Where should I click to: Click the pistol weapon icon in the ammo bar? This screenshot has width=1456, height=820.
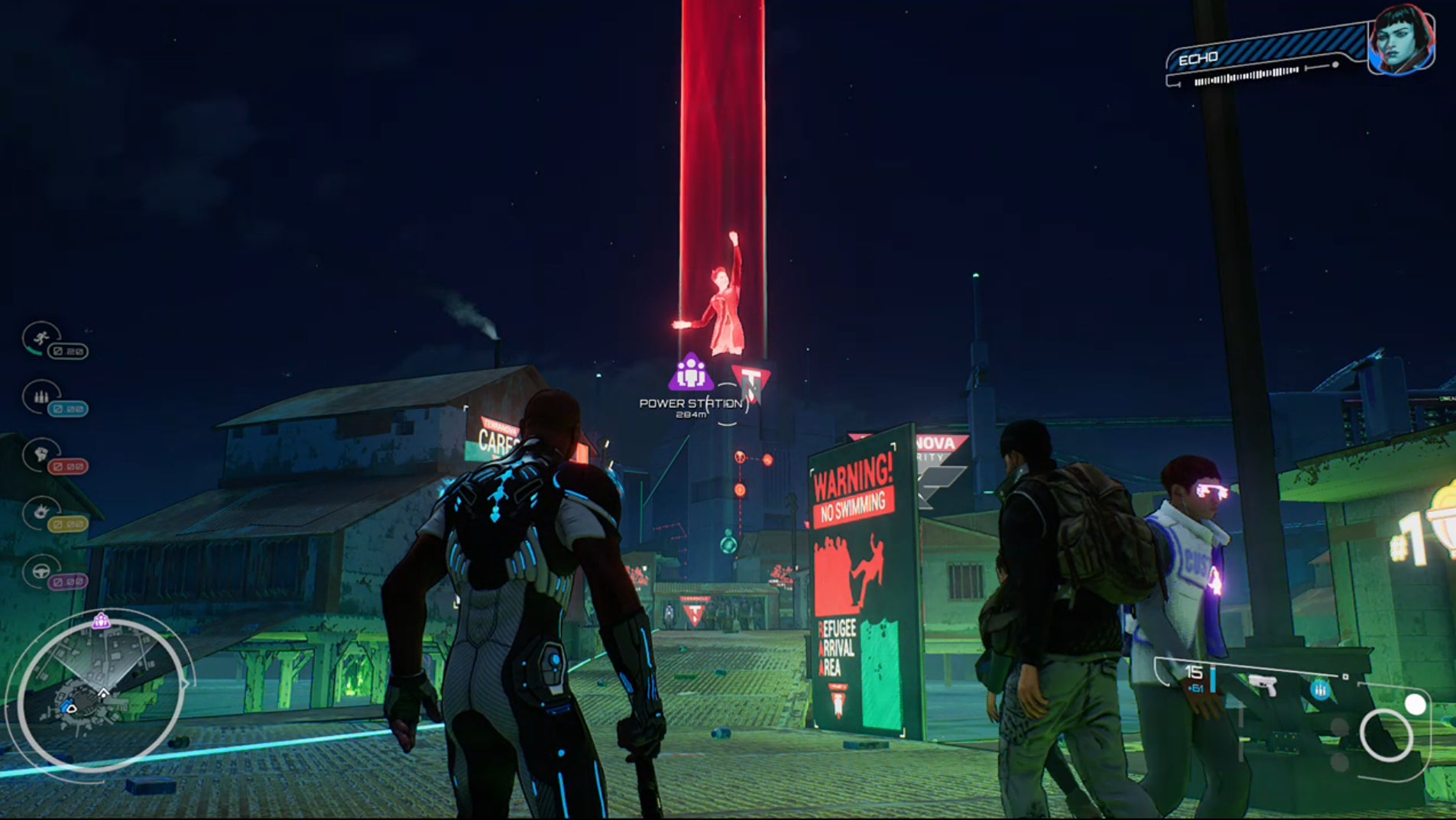tap(1263, 685)
